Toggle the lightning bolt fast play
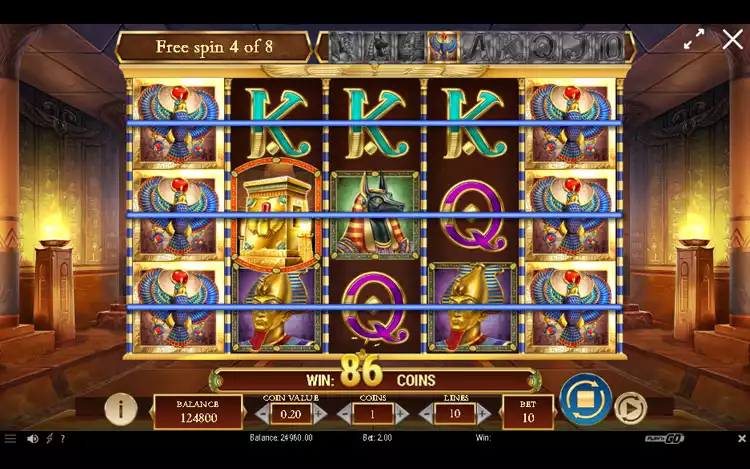The height and width of the screenshot is (469, 750). click(49, 438)
